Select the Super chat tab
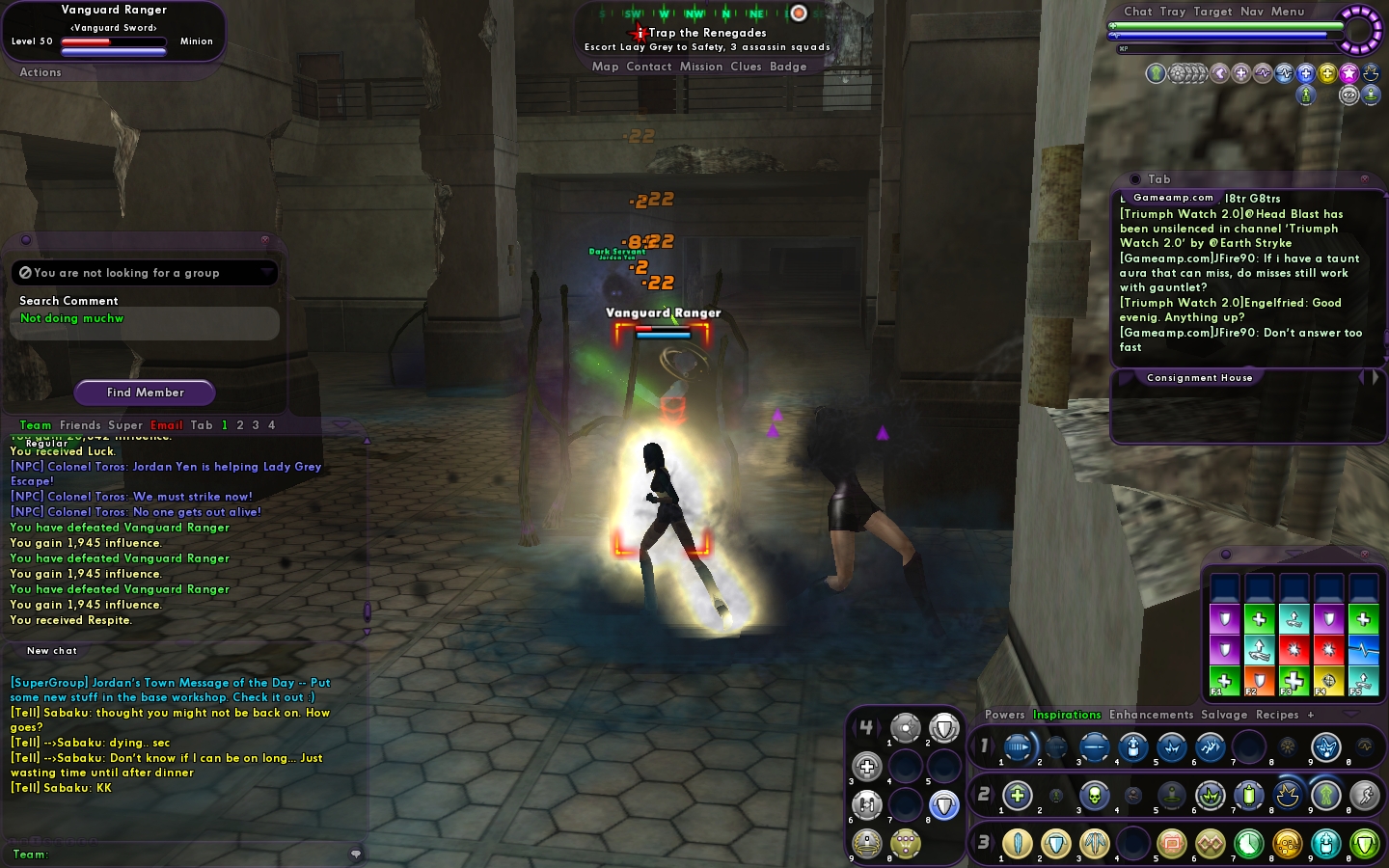Viewport: 1389px width, 868px height. 125,425
